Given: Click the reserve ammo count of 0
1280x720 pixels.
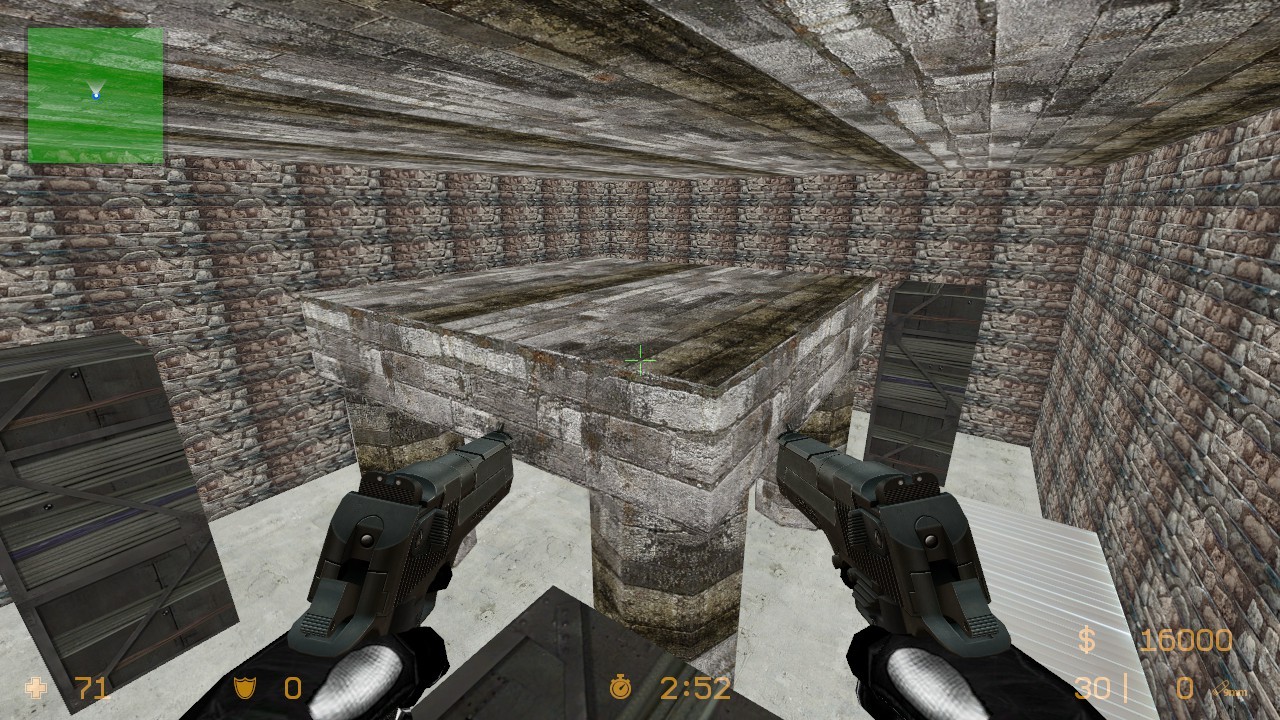Looking at the screenshot, I should 1186,687.
